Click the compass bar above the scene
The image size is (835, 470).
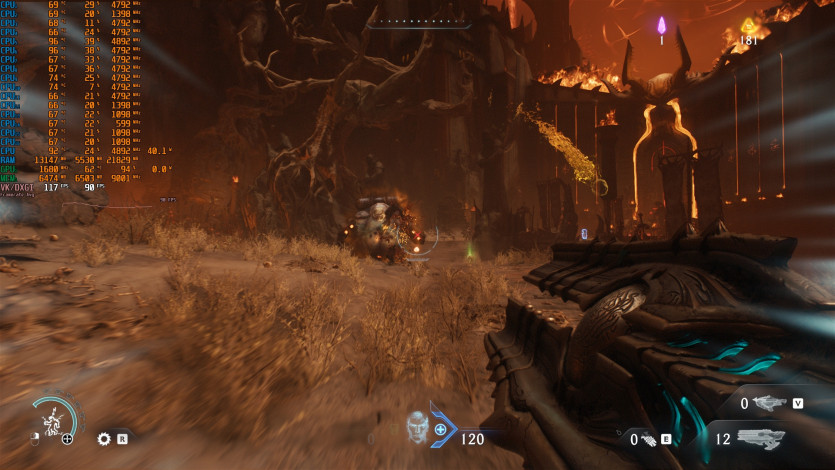[417, 21]
